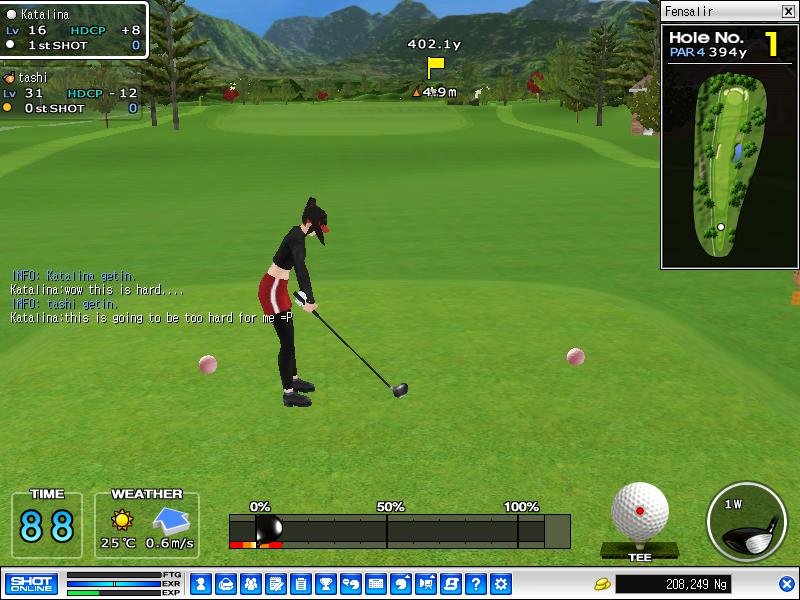Click the blue wind direction arrow
Viewport: 800px width, 600px height.
(169, 520)
